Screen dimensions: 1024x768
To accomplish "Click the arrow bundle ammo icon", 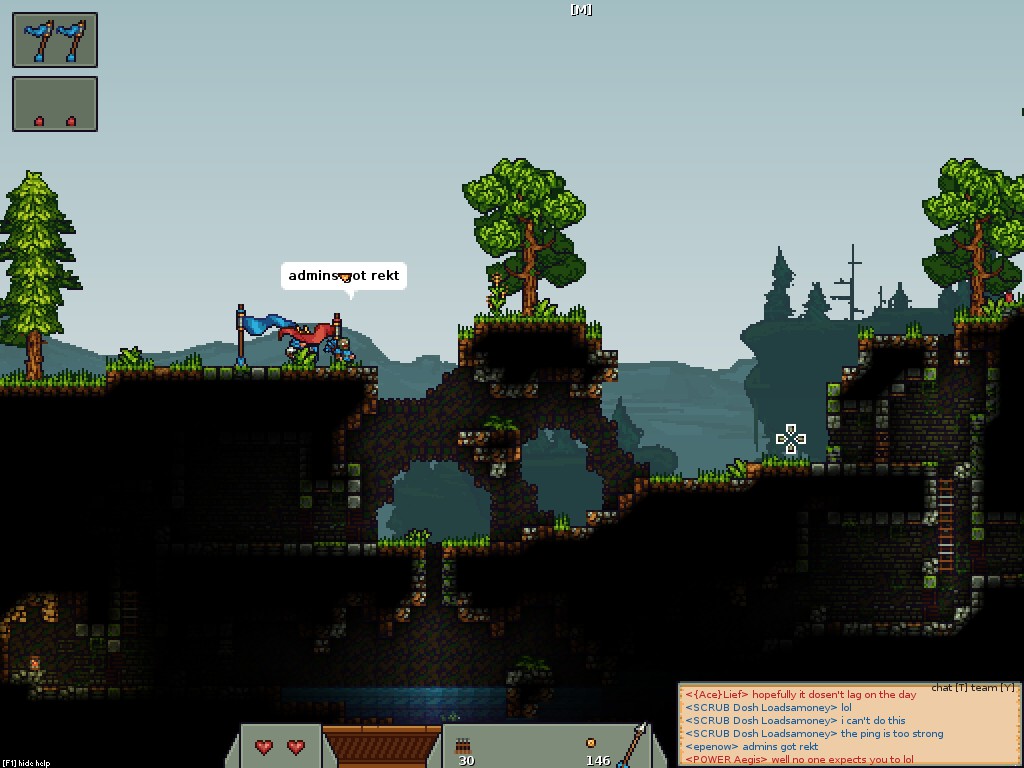I will [x=464, y=745].
